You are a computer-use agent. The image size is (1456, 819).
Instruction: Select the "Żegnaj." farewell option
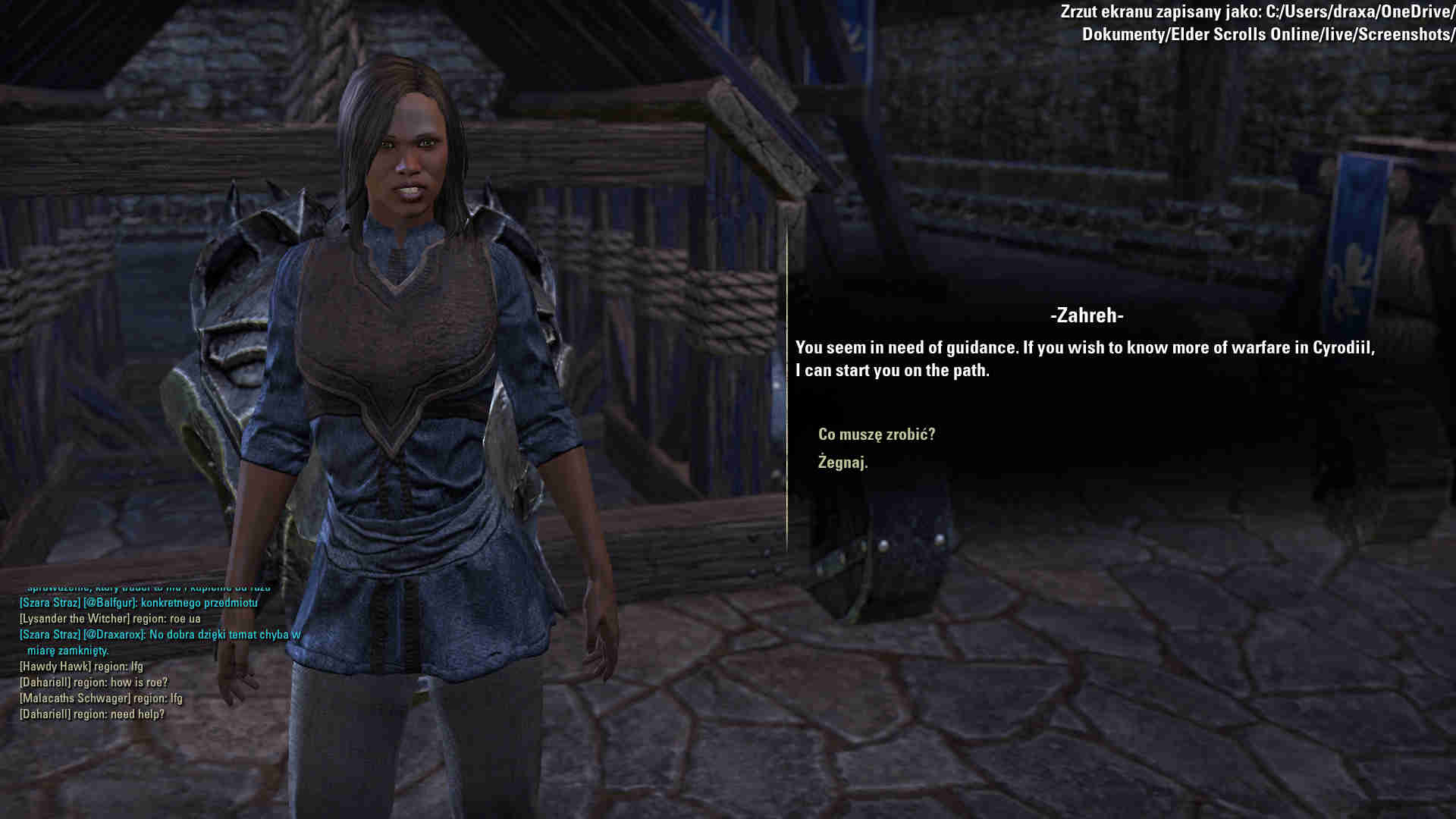843,463
